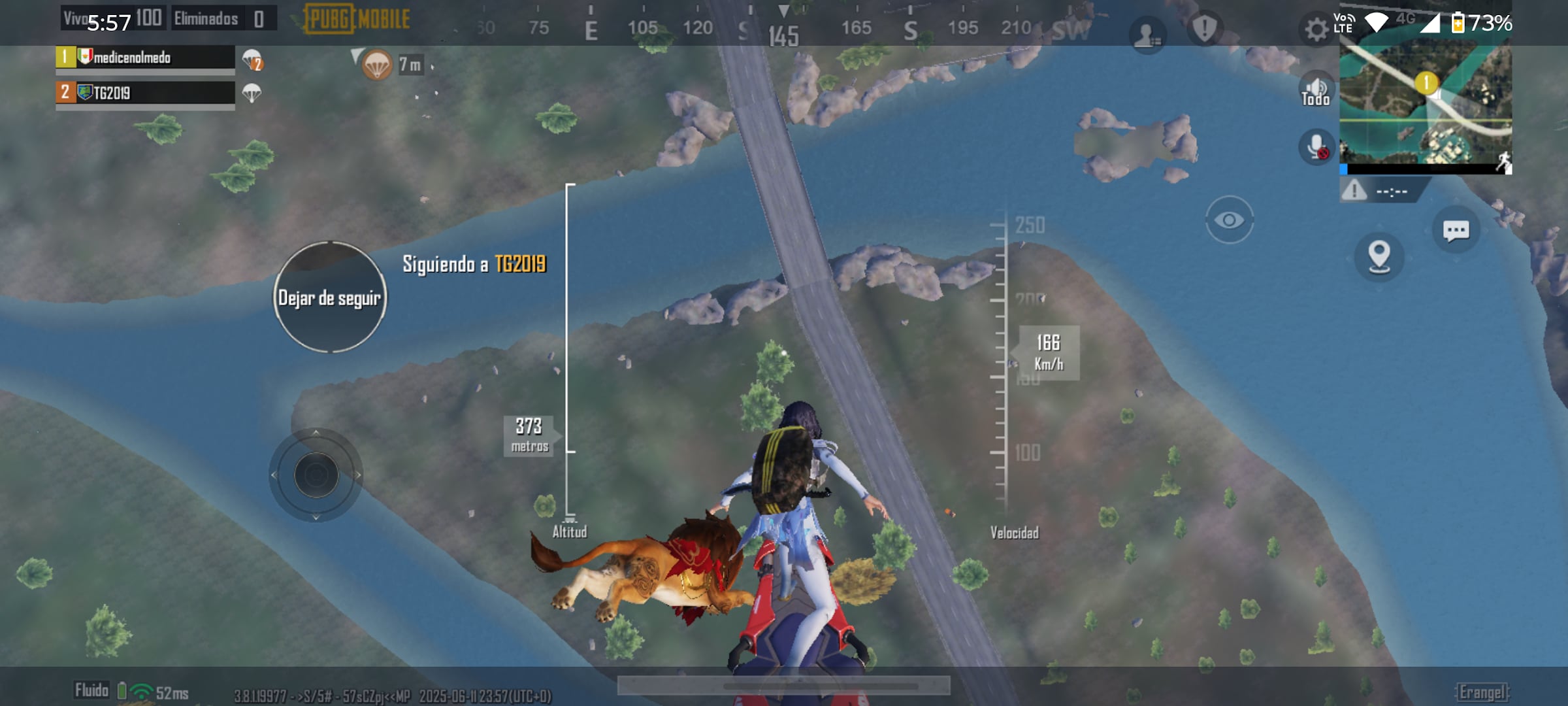
Task: Open the settings gear icon
Action: (1316, 29)
